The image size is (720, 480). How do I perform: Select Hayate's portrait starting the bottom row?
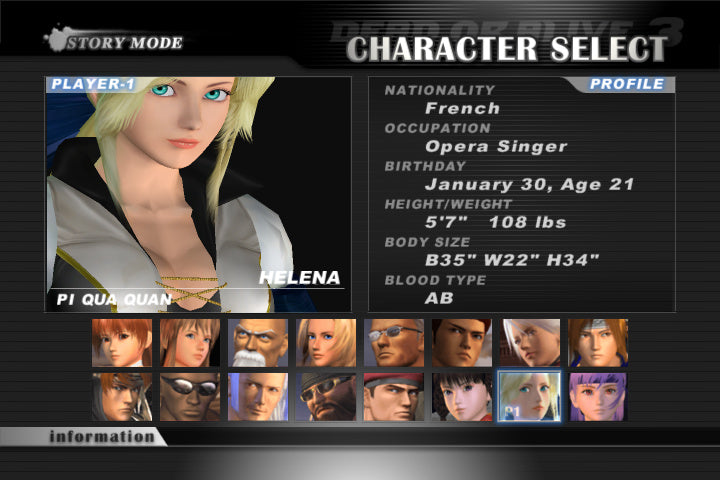pyautogui.click(x=122, y=397)
